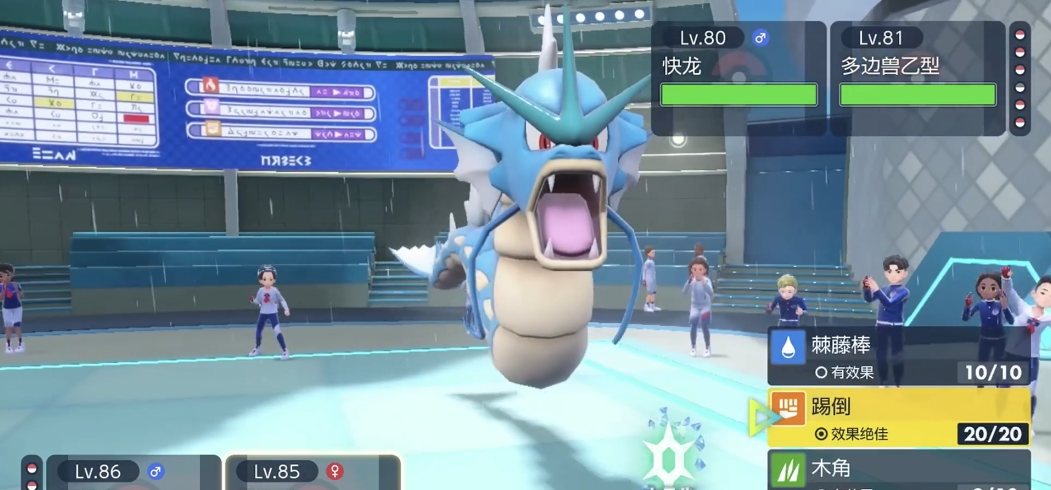Pick the grass move 木角
1051x490 pixels.
[x=898, y=470]
